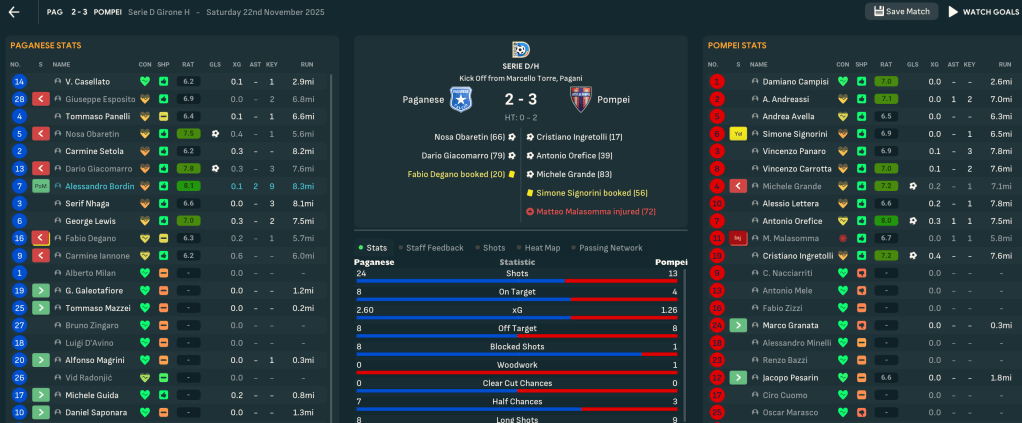The image size is (1022, 423).
Task: Open Damiano Campisi's player profile
Action: tap(795, 81)
